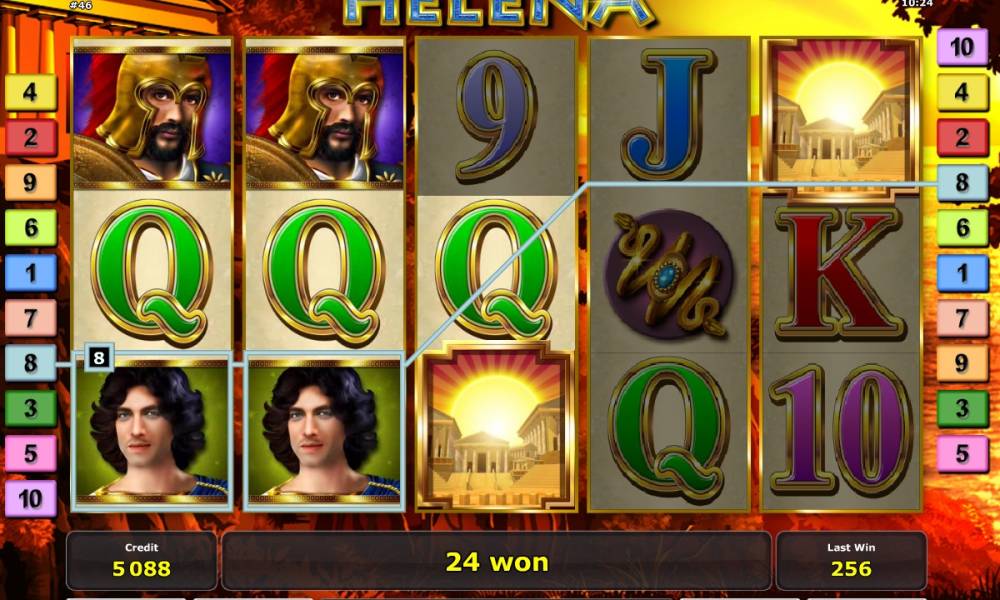1000x600 pixels.
Task: Click the red payline 2 marker on the left
Action: [31, 138]
